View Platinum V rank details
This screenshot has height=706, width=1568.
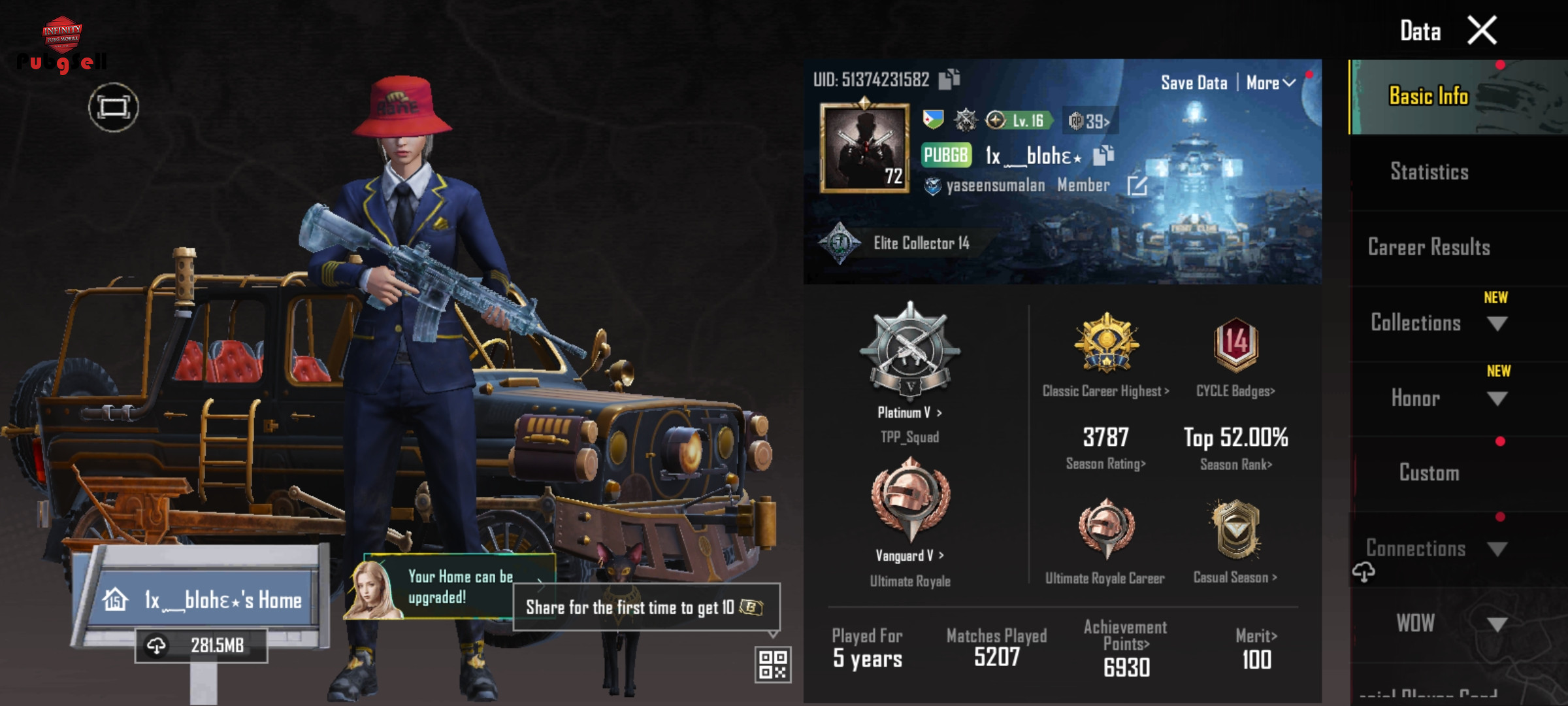909,412
